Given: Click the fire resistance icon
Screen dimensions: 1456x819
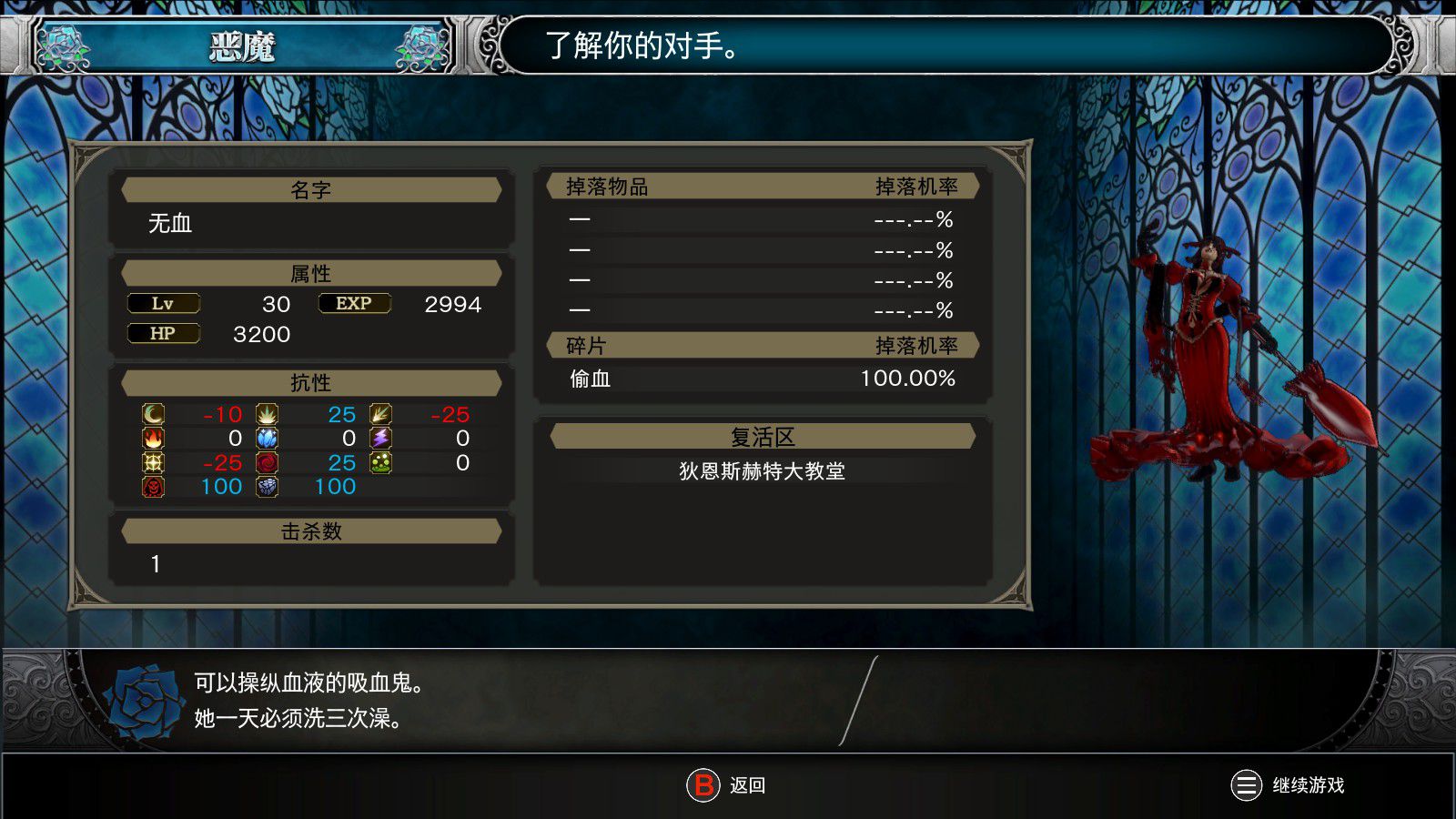Looking at the screenshot, I should [153, 438].
